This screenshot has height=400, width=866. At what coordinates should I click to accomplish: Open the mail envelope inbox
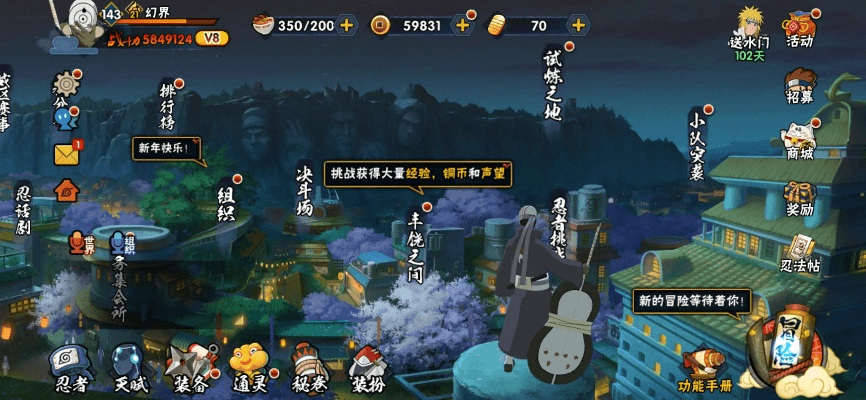pos(67,155)
